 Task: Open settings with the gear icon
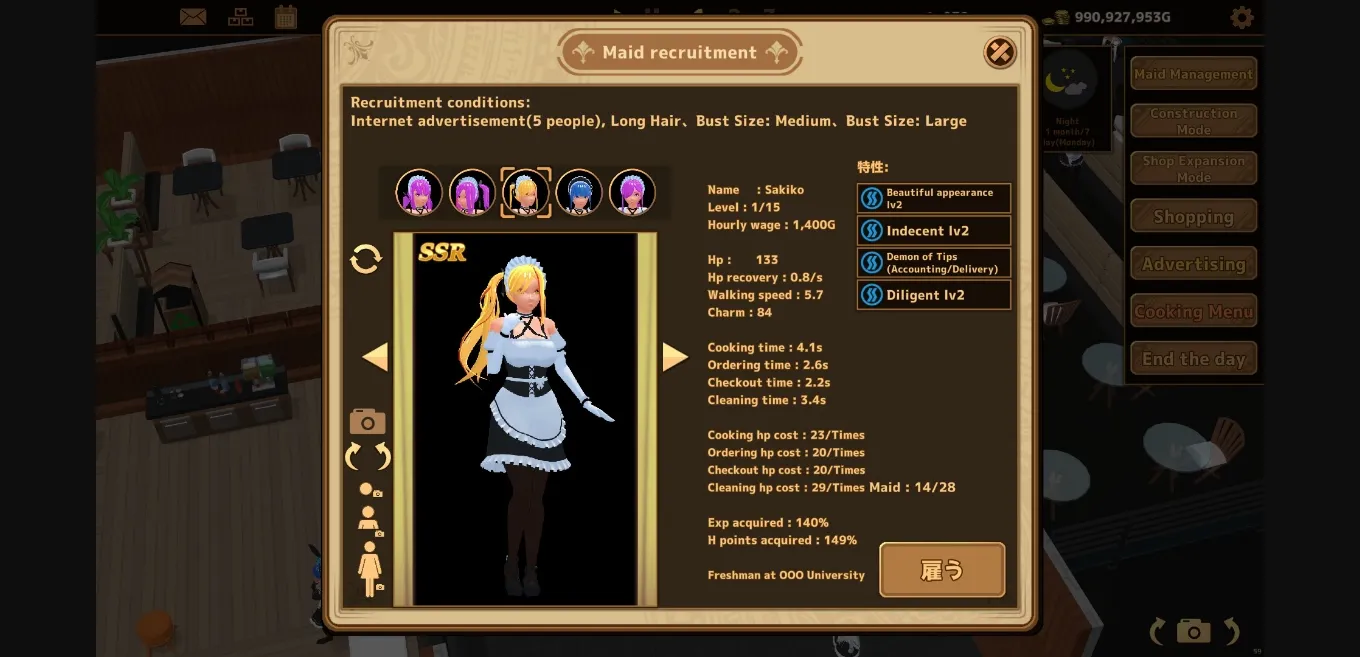tap(1241, 17)
